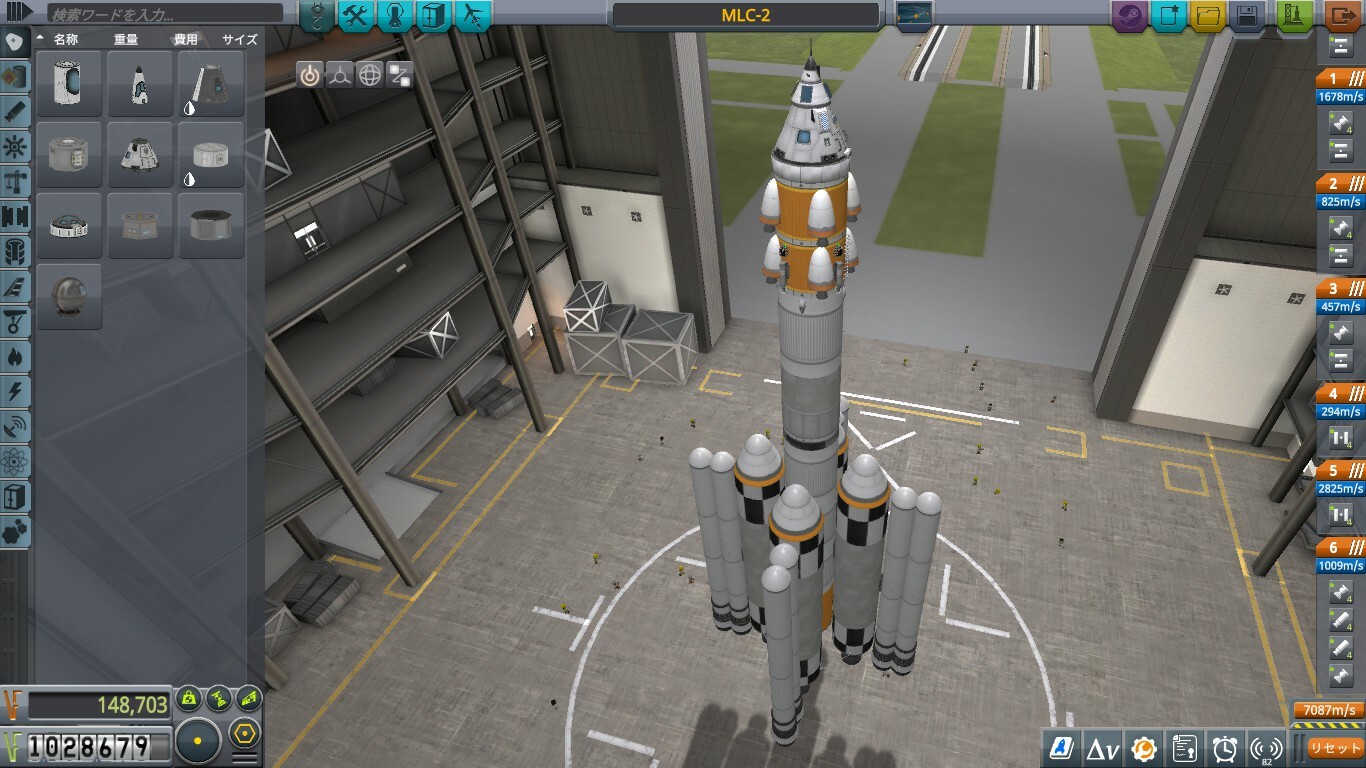Image resolution: width=1366 pixels, height=768 pixels.
Task: Open the contracts document app
Action: pyautogui.click(x=1184, y=748)
